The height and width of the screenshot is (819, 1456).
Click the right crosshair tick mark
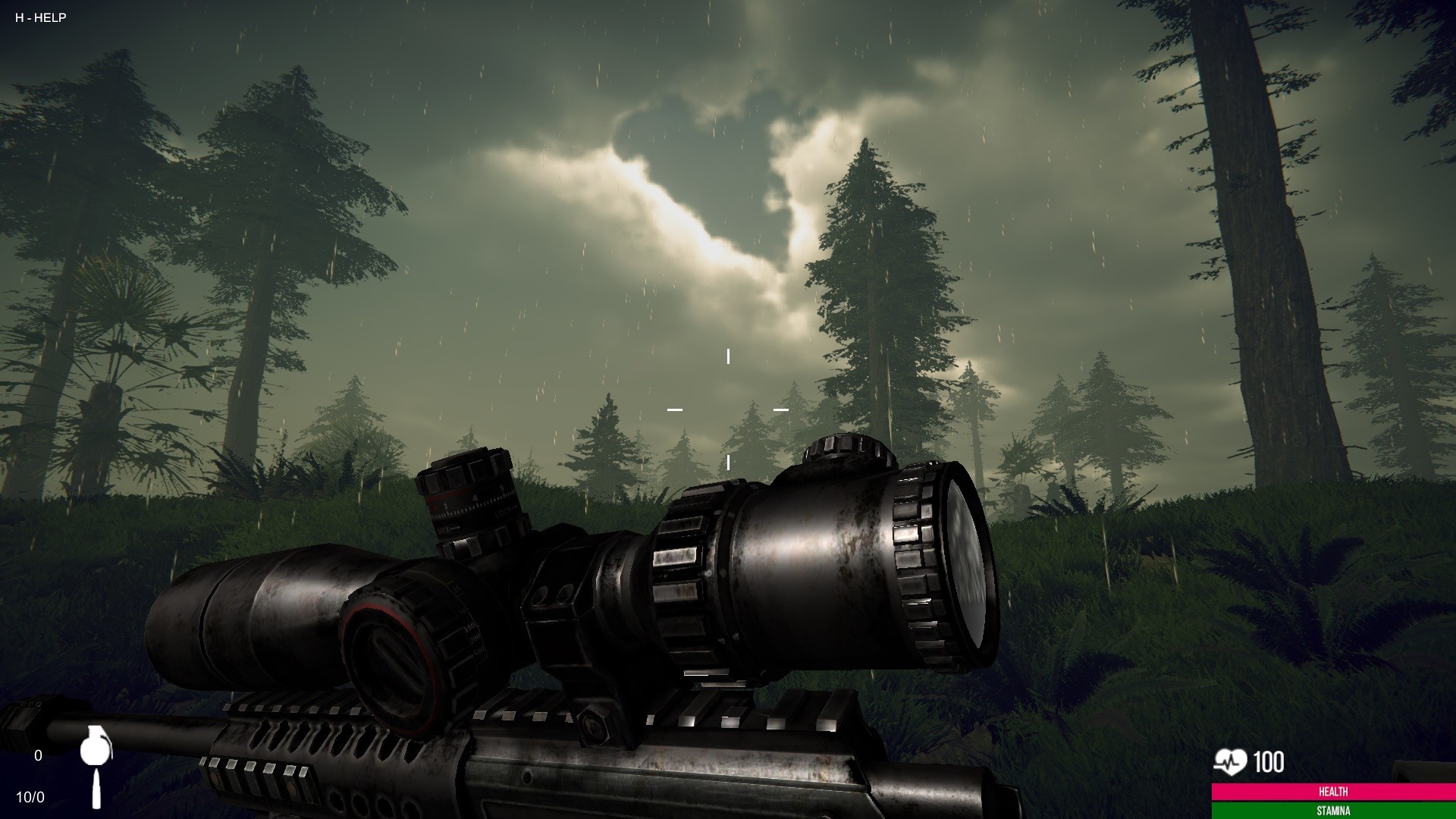click(782, 410)
